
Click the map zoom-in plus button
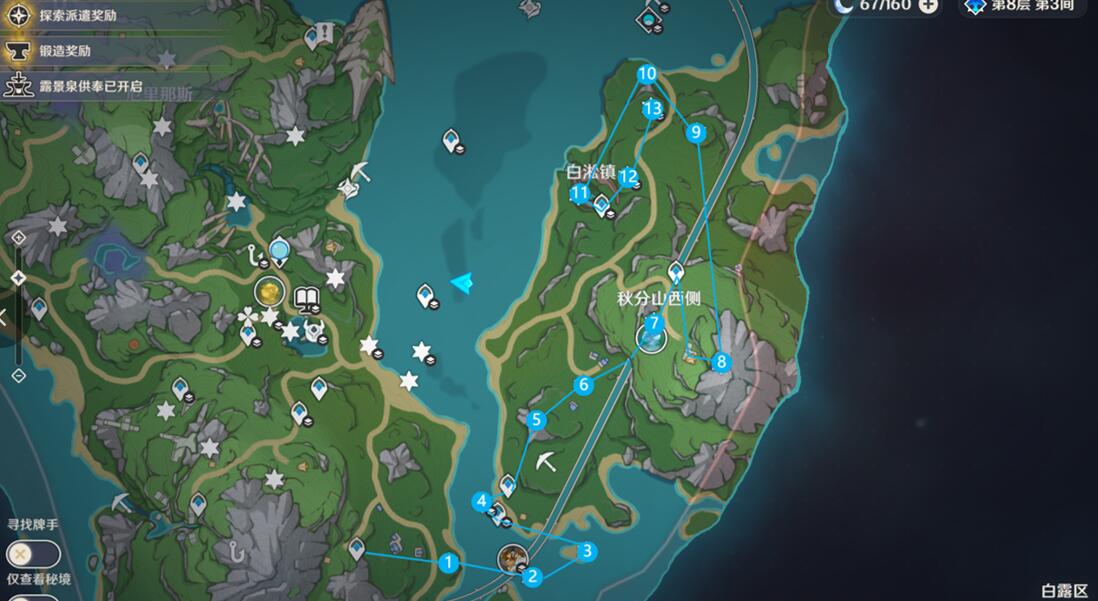(18, 237)
